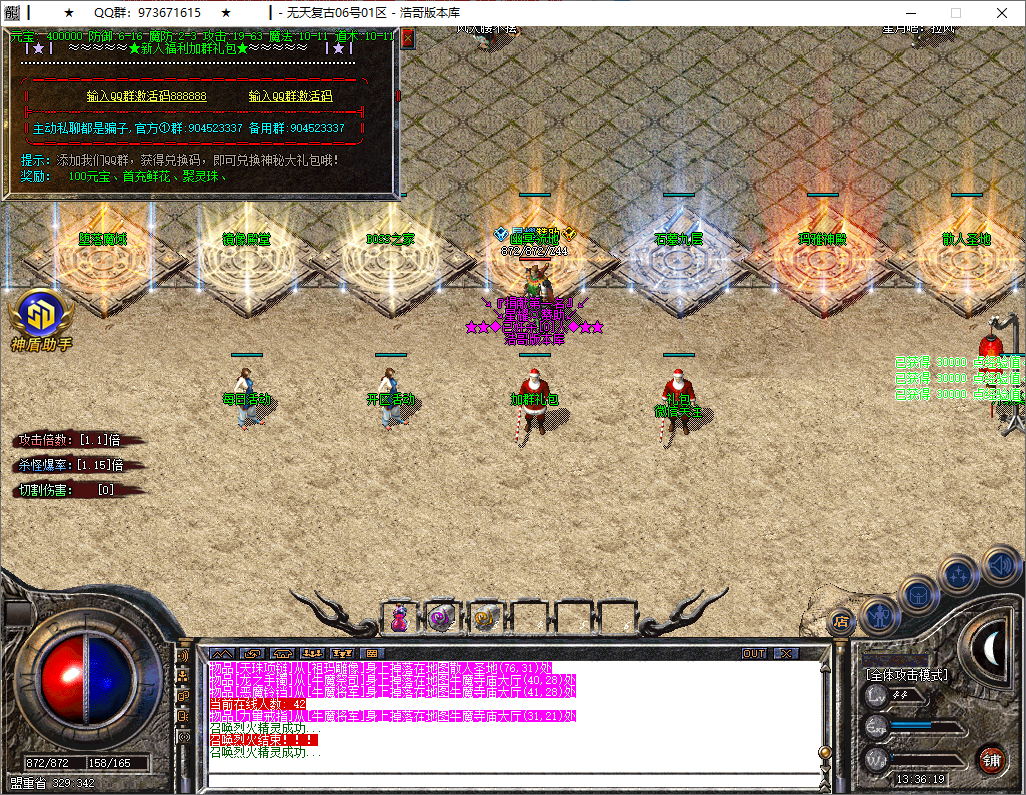This screenshot has width=1026, height=795.
Task: Open the 铺 stall button
Action: (x=990, y=759)
